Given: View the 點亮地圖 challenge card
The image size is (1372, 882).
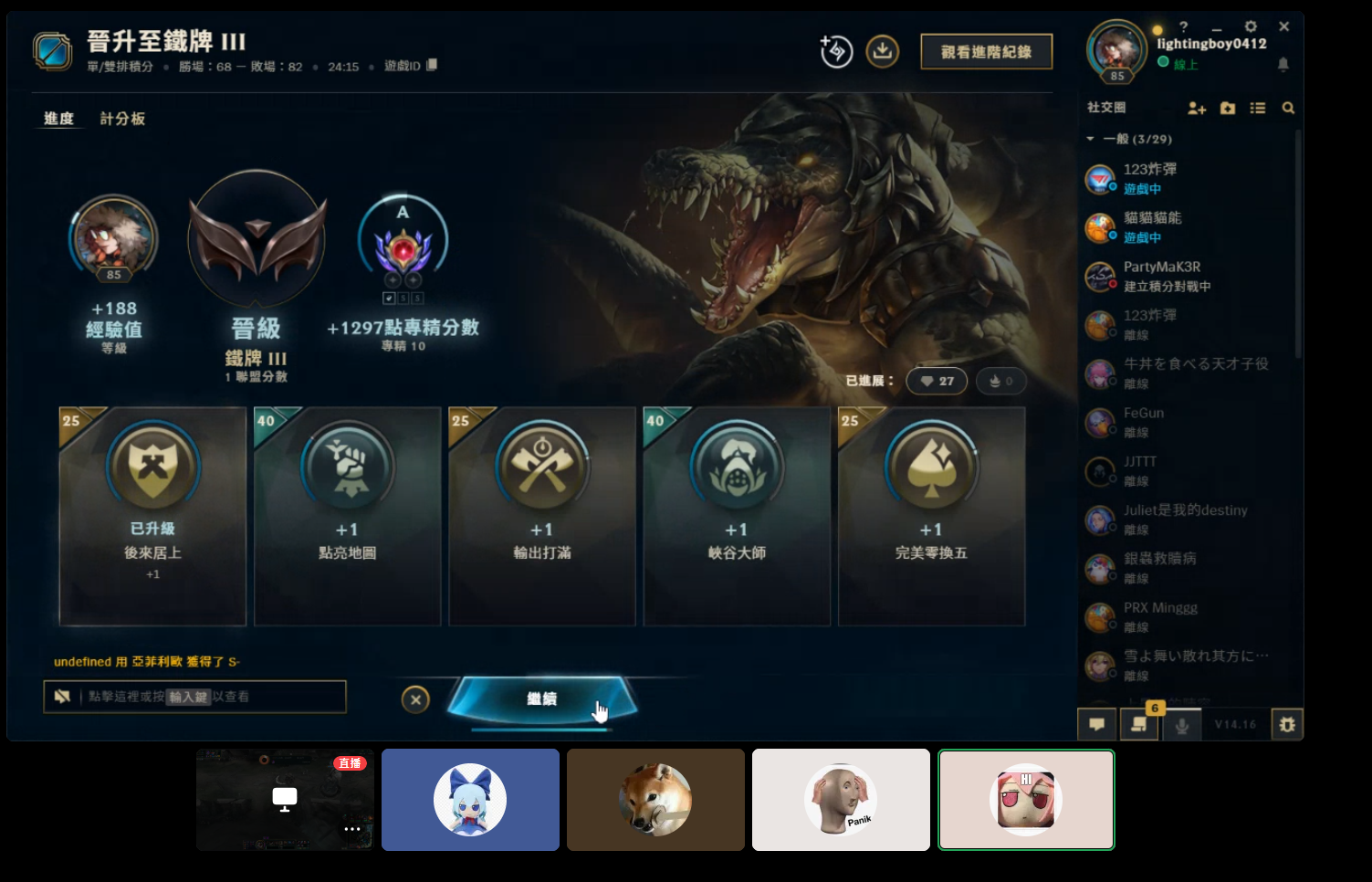Looking at the screenshot, I should click(347, 516).
